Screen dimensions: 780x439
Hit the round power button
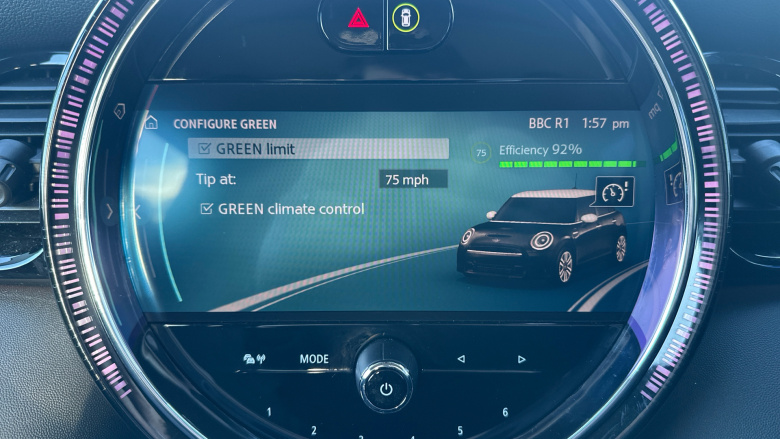tap(386, 390)
